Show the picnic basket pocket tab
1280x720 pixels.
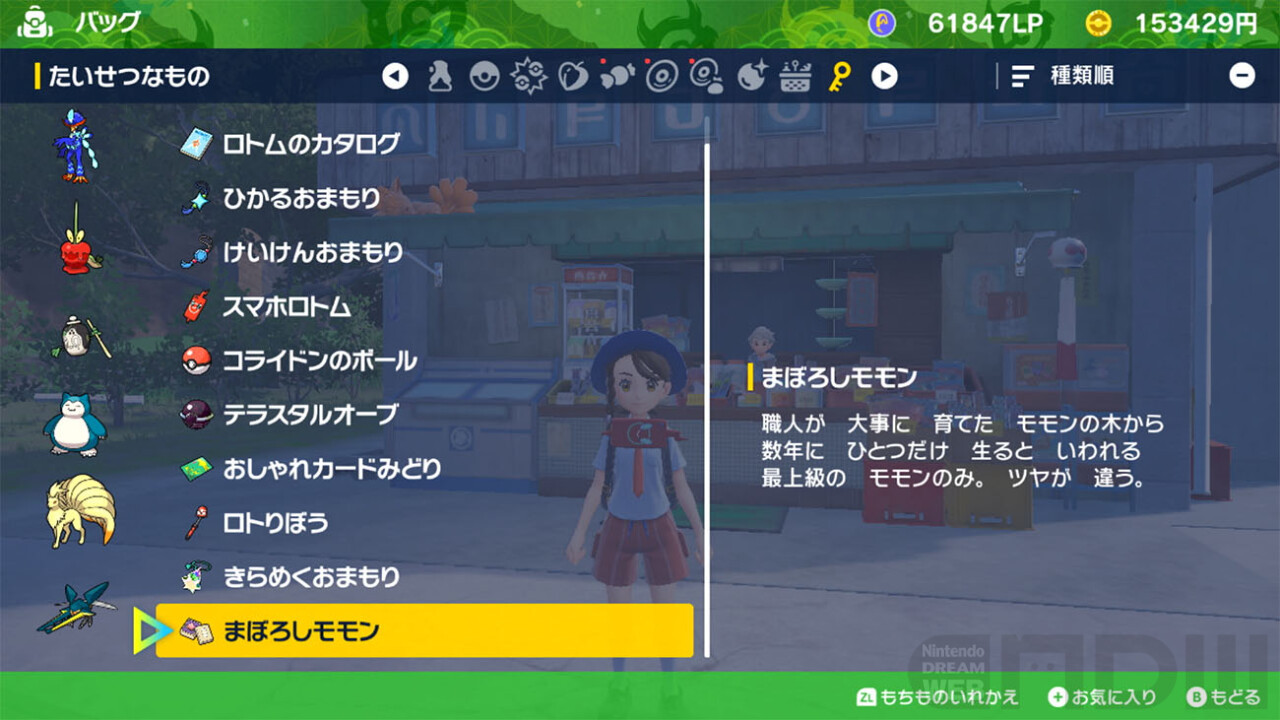pos(795,76)
